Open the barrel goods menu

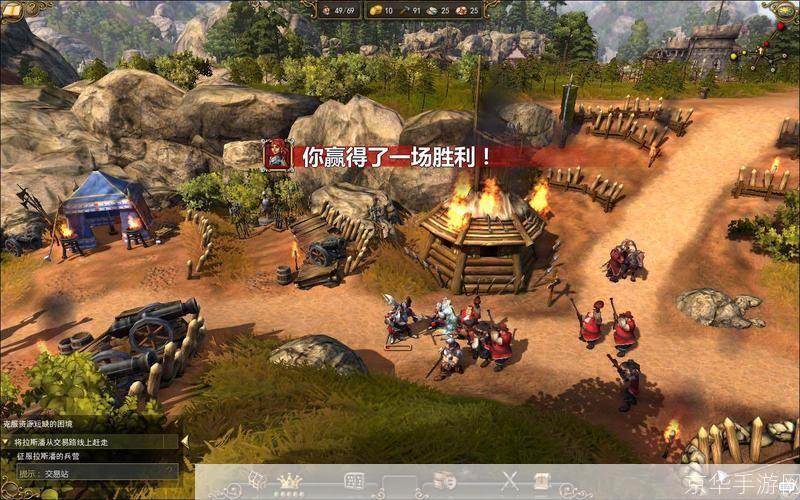click(x=445, y=481)
